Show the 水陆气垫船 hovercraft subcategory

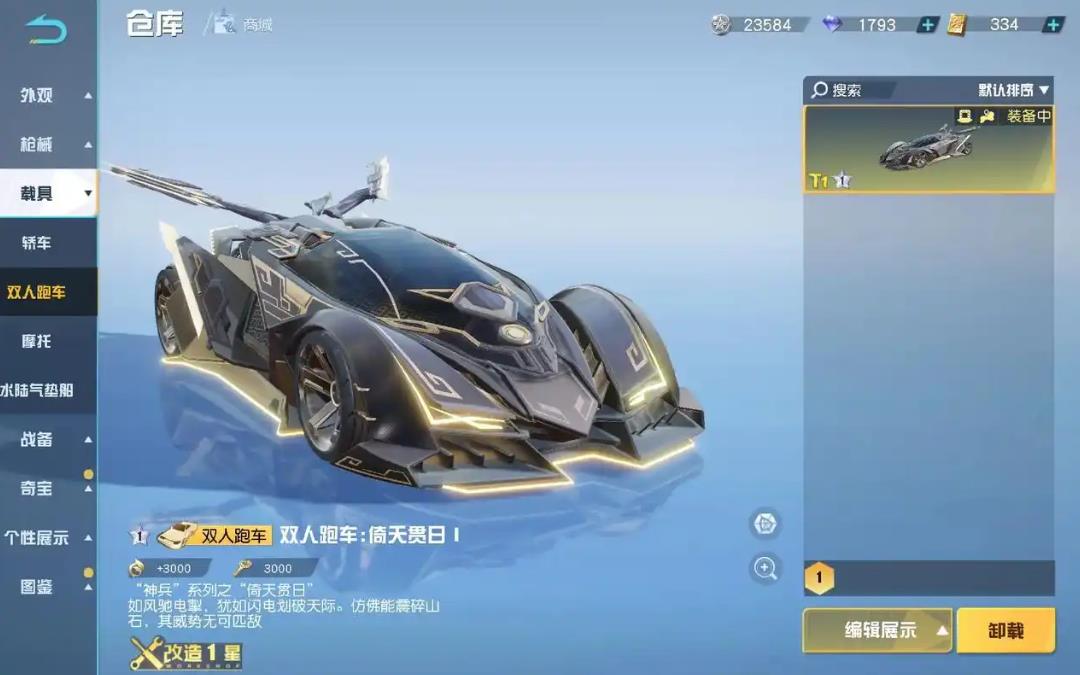(38, 390)
